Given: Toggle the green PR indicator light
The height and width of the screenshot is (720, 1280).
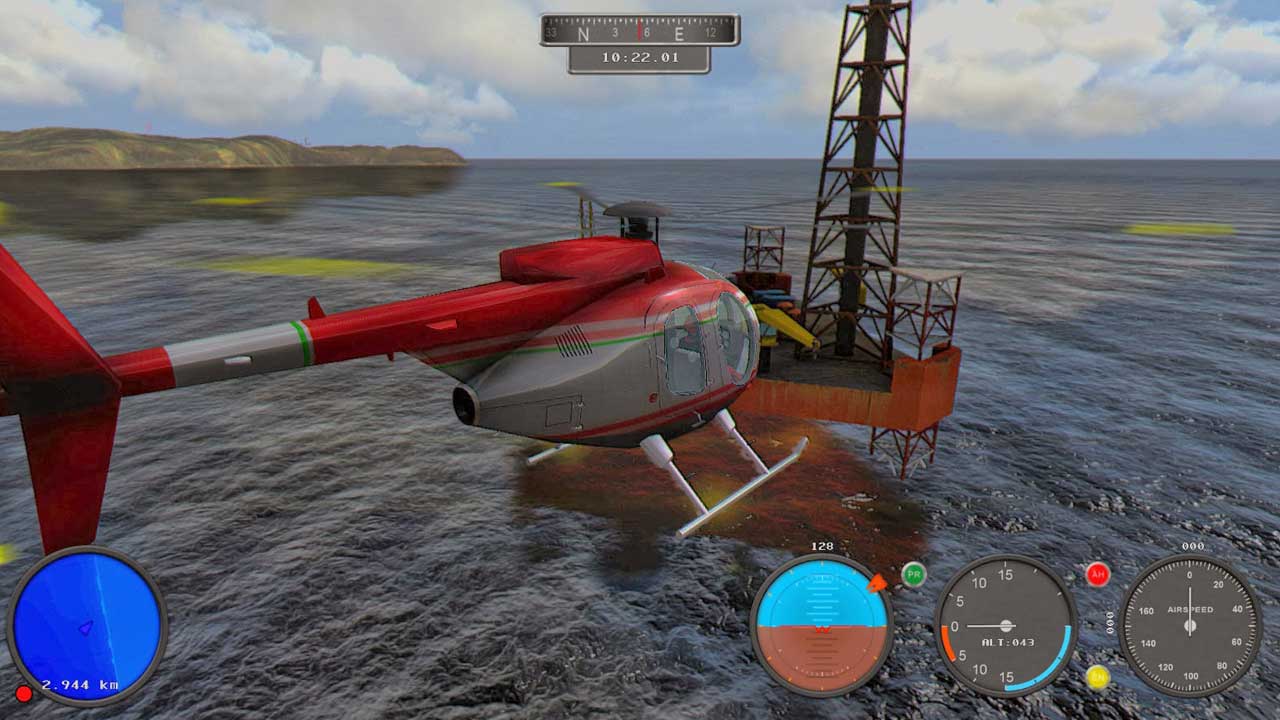Looking at the screenshot, I should (x=913, y=574).
